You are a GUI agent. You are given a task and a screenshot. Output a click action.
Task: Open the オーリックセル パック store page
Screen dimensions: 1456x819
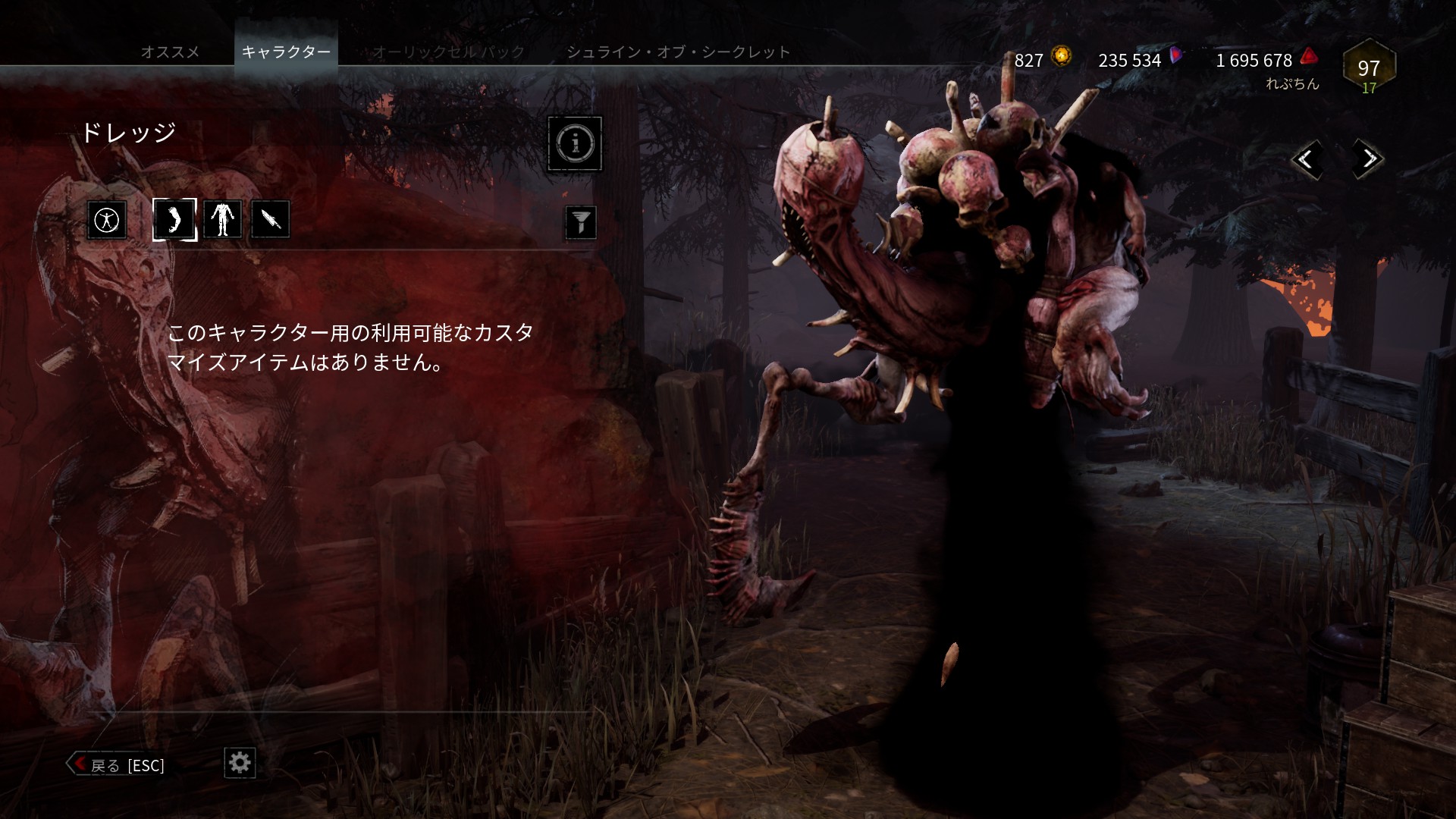(x=447, y=52)
